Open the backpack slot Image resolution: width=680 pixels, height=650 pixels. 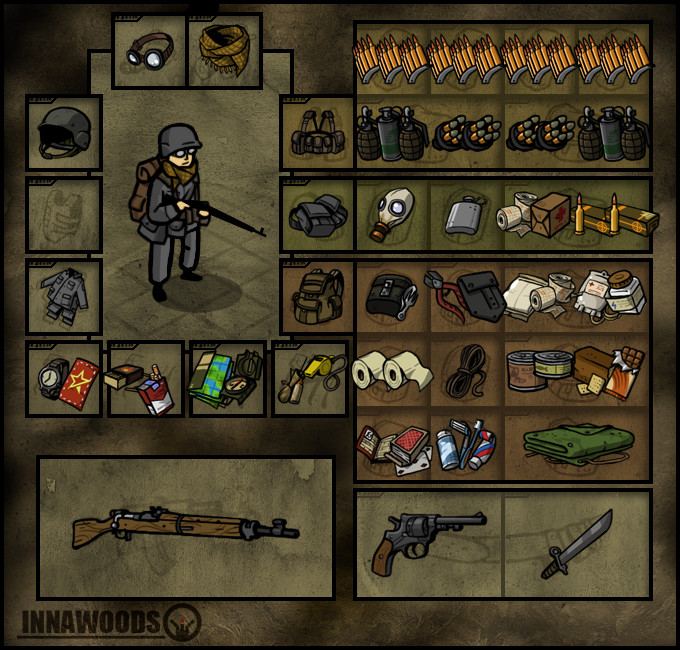[x=318, y=297]
